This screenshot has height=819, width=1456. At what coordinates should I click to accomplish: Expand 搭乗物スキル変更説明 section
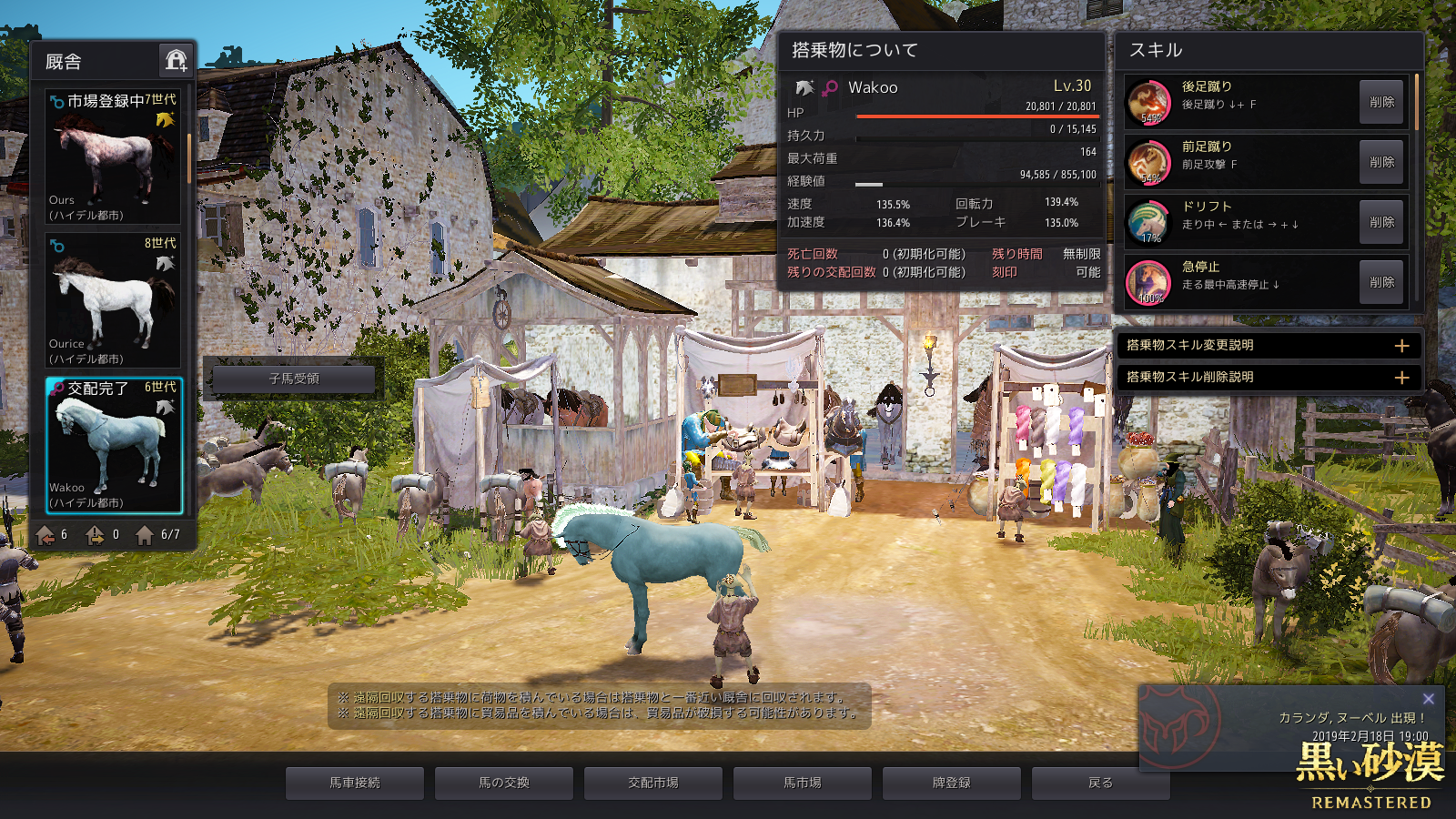tap(1401, 346)
